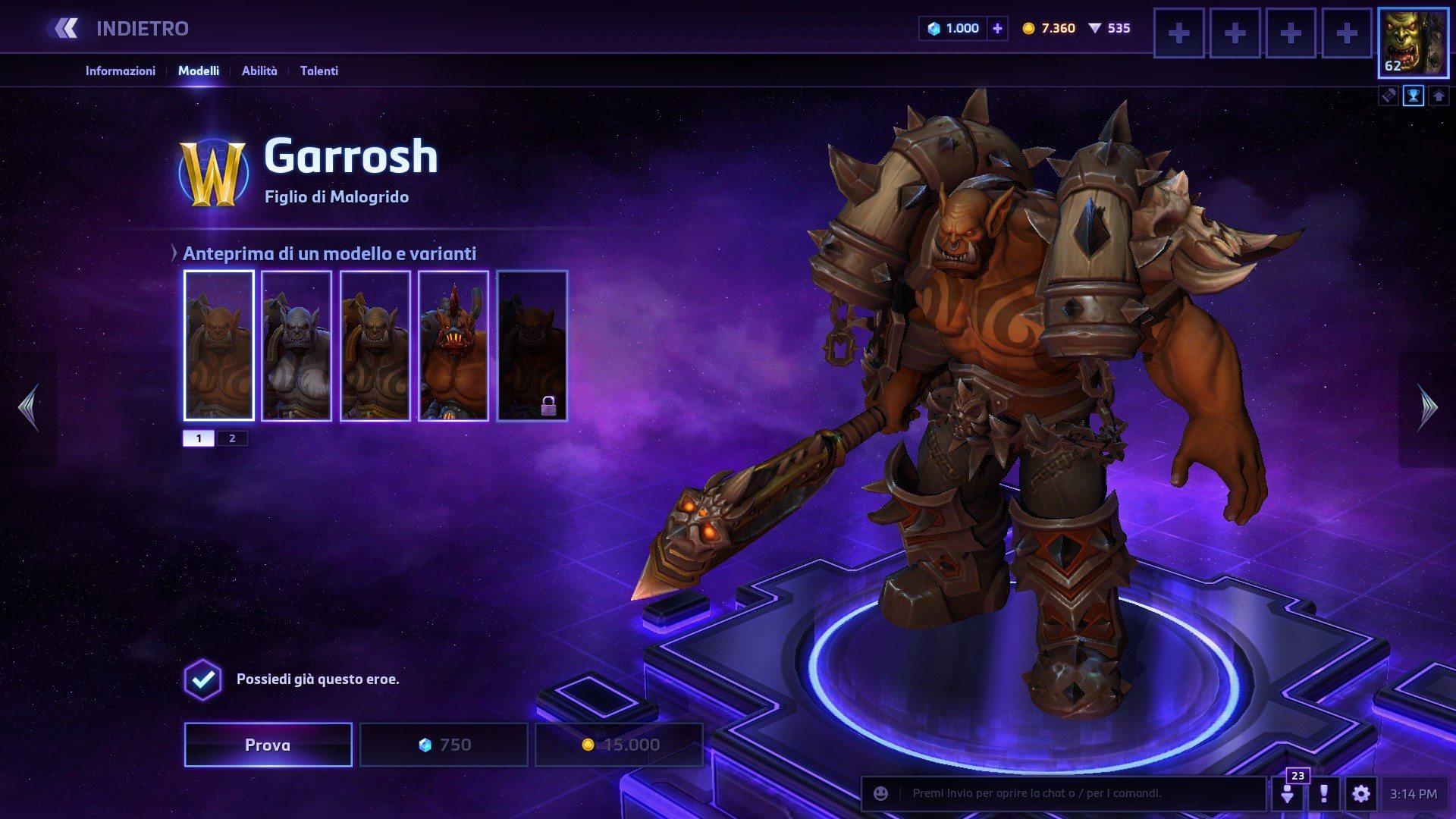Go to skin page 2
Screen dimensions: 1456x819
tap(232, 438)
